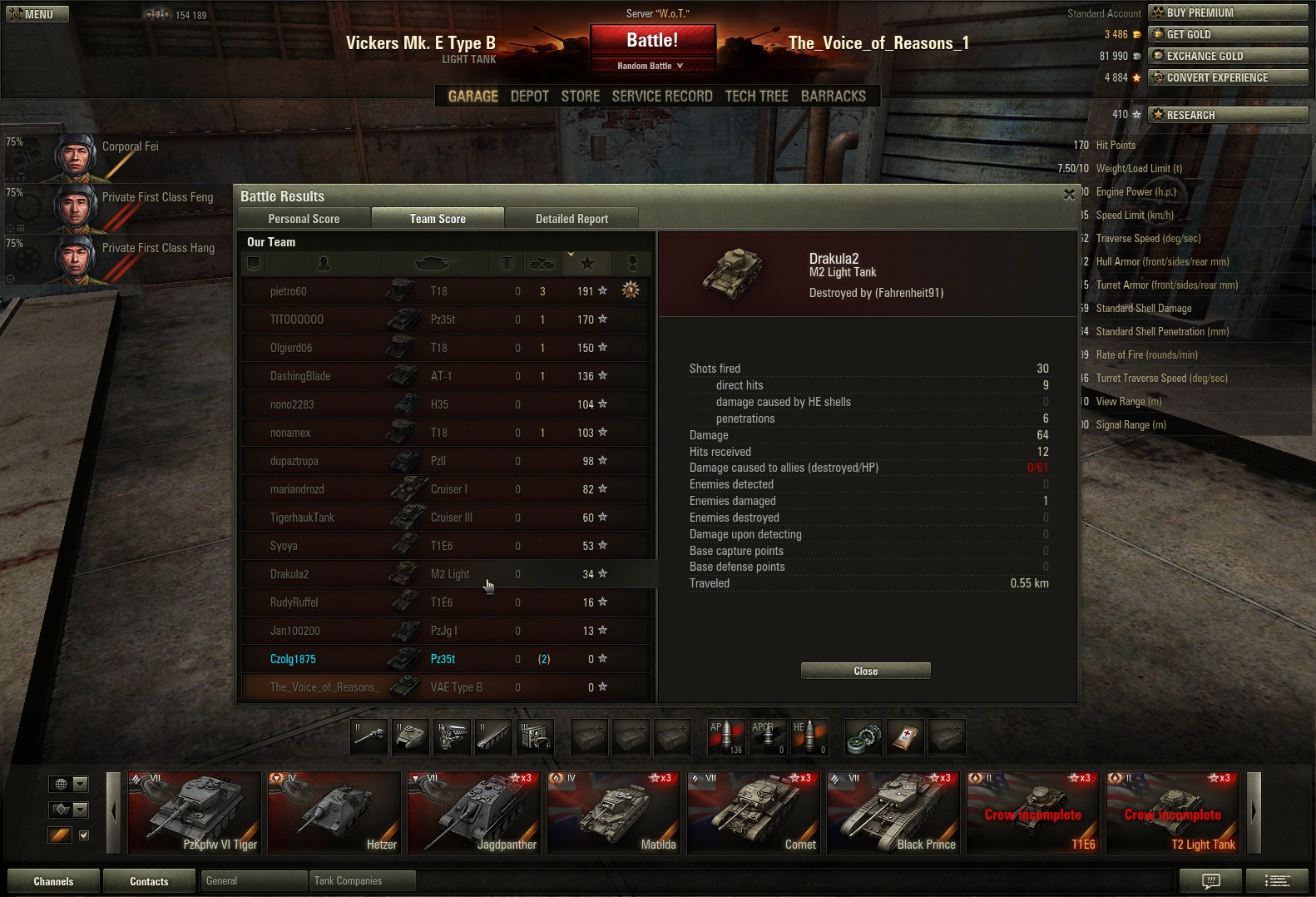Close the Battle Results window with X
The height and width of the screenshot is (897, 1316).
point(1069,195)
